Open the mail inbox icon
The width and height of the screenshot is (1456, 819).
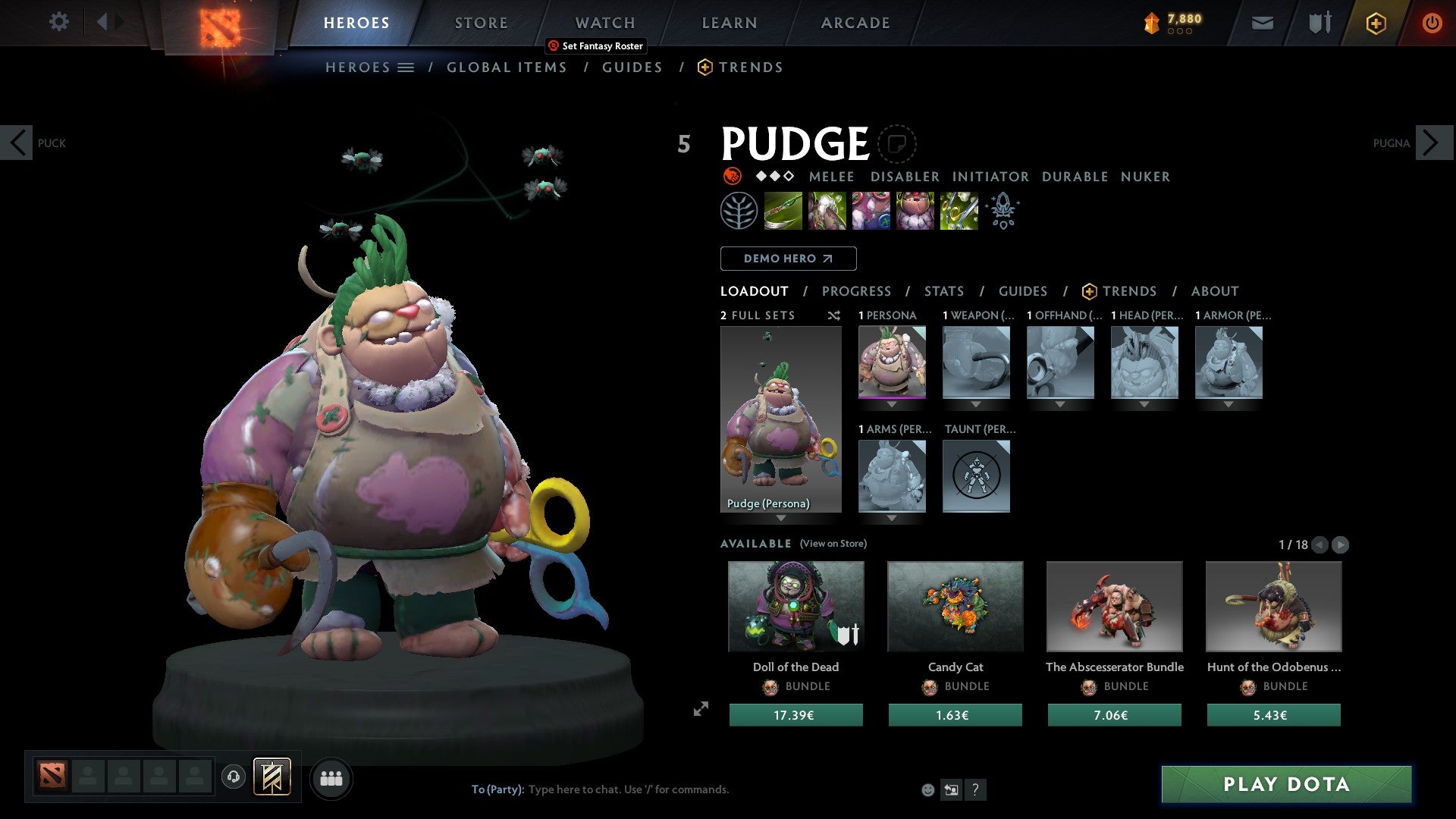tap(1263, 22)
